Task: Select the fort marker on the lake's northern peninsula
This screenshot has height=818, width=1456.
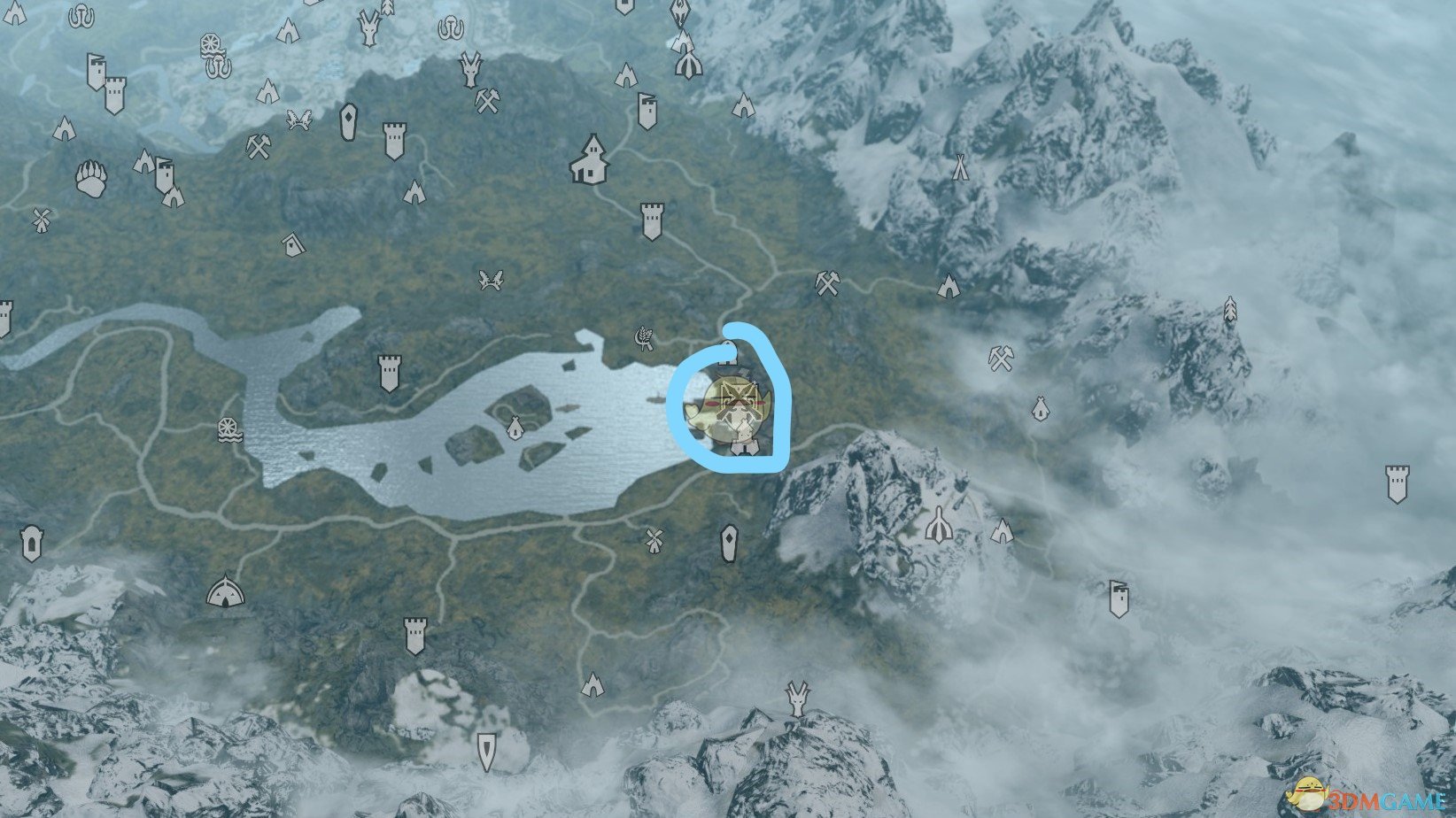Action: click(389, 374)
